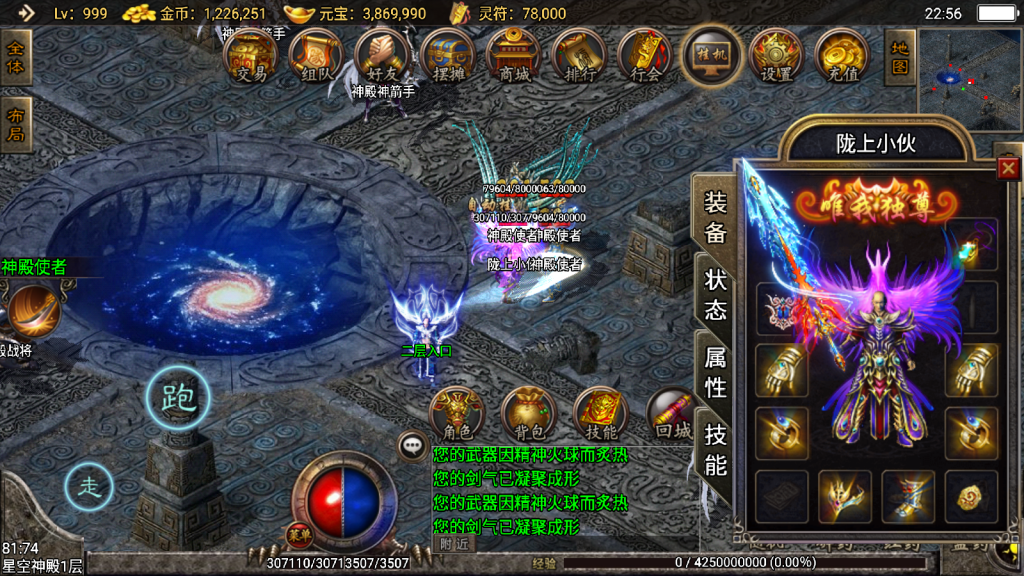The image size is (1024, 576).
Task: Use the 回城 return-to-town scroll button
Action: pos(673,414)
